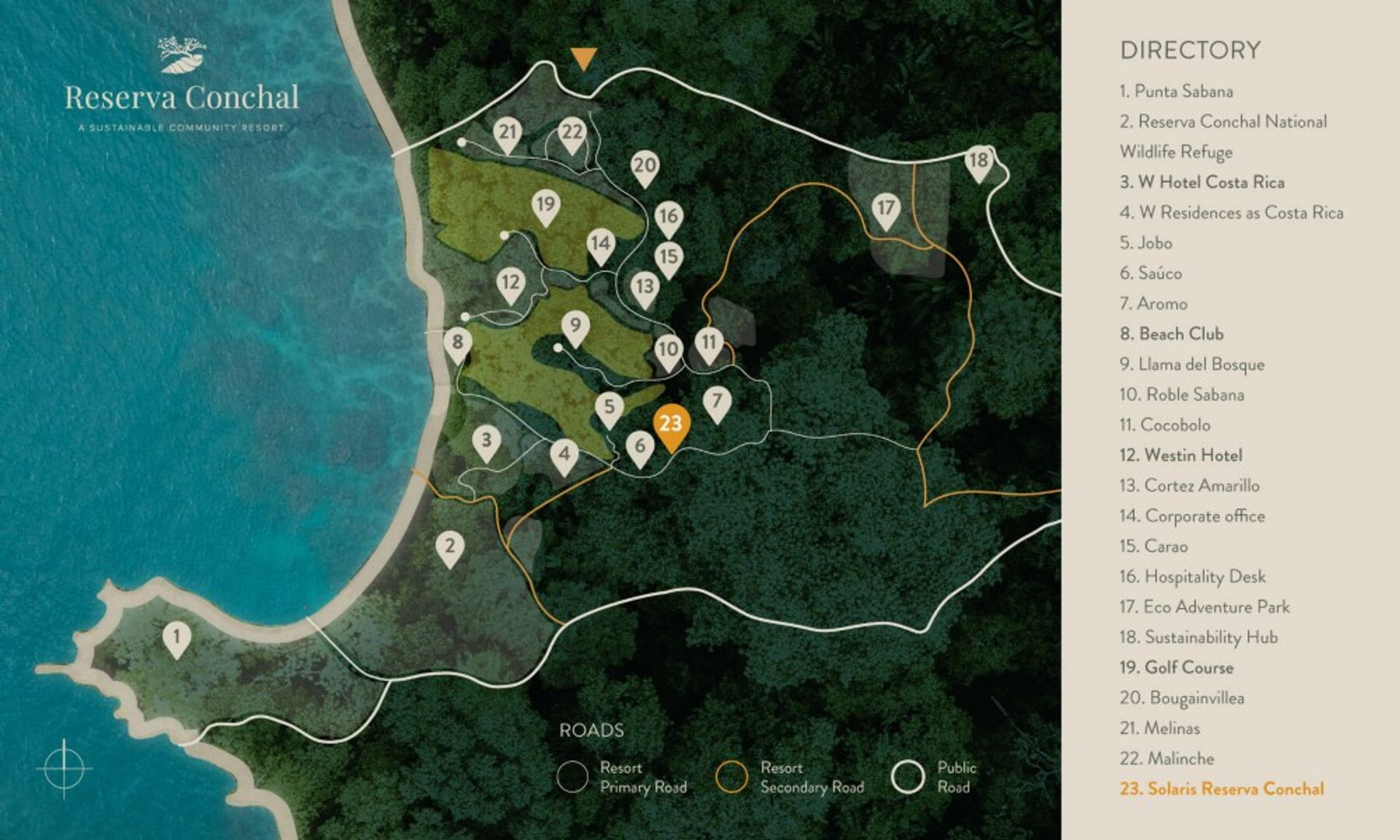Click map pin 18 for Sustainability Hub

pyautogui.click(x=979, y=162)
